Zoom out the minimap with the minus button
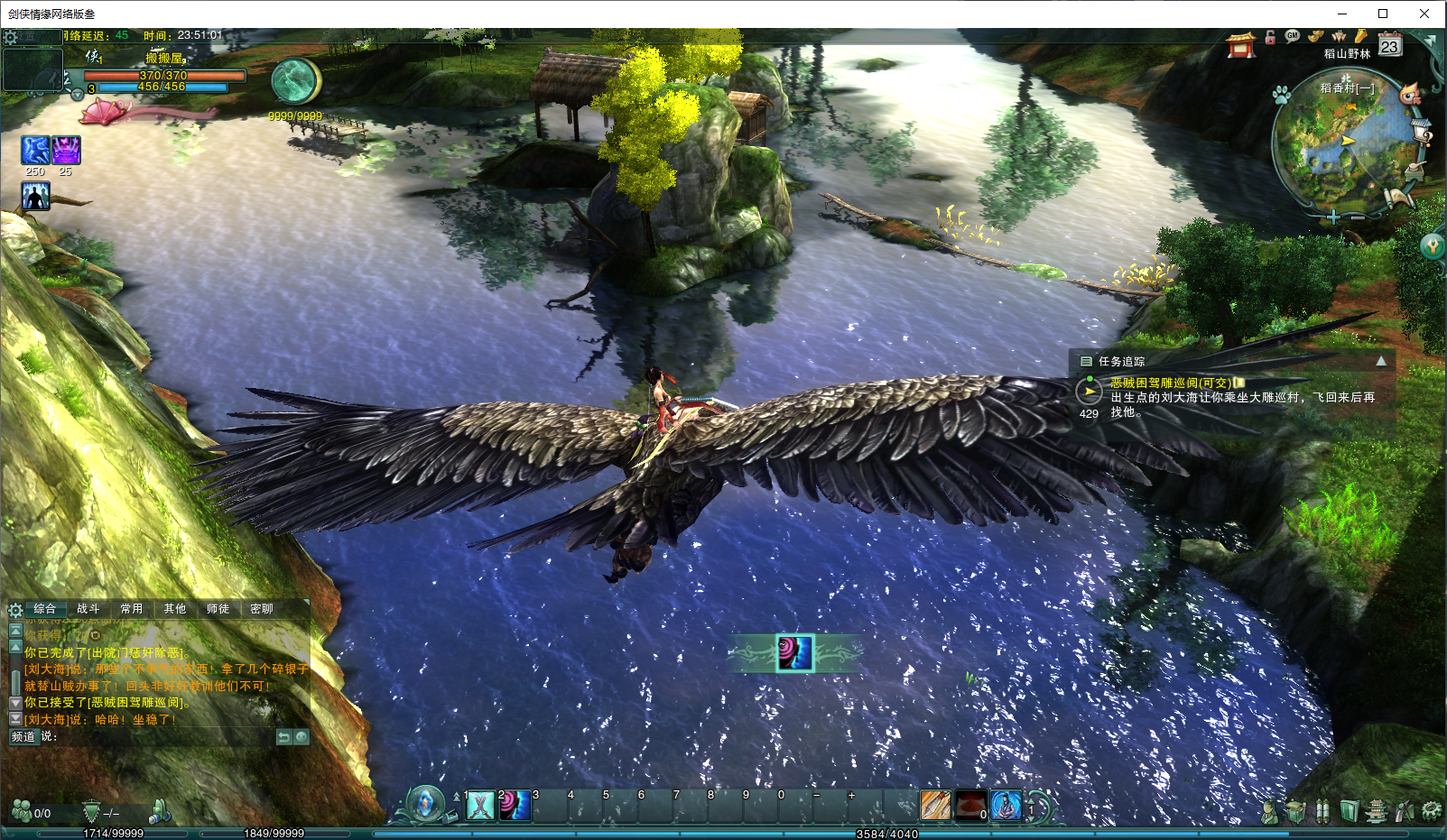This screenshot has width=1447, height=840. [1358, 217]
